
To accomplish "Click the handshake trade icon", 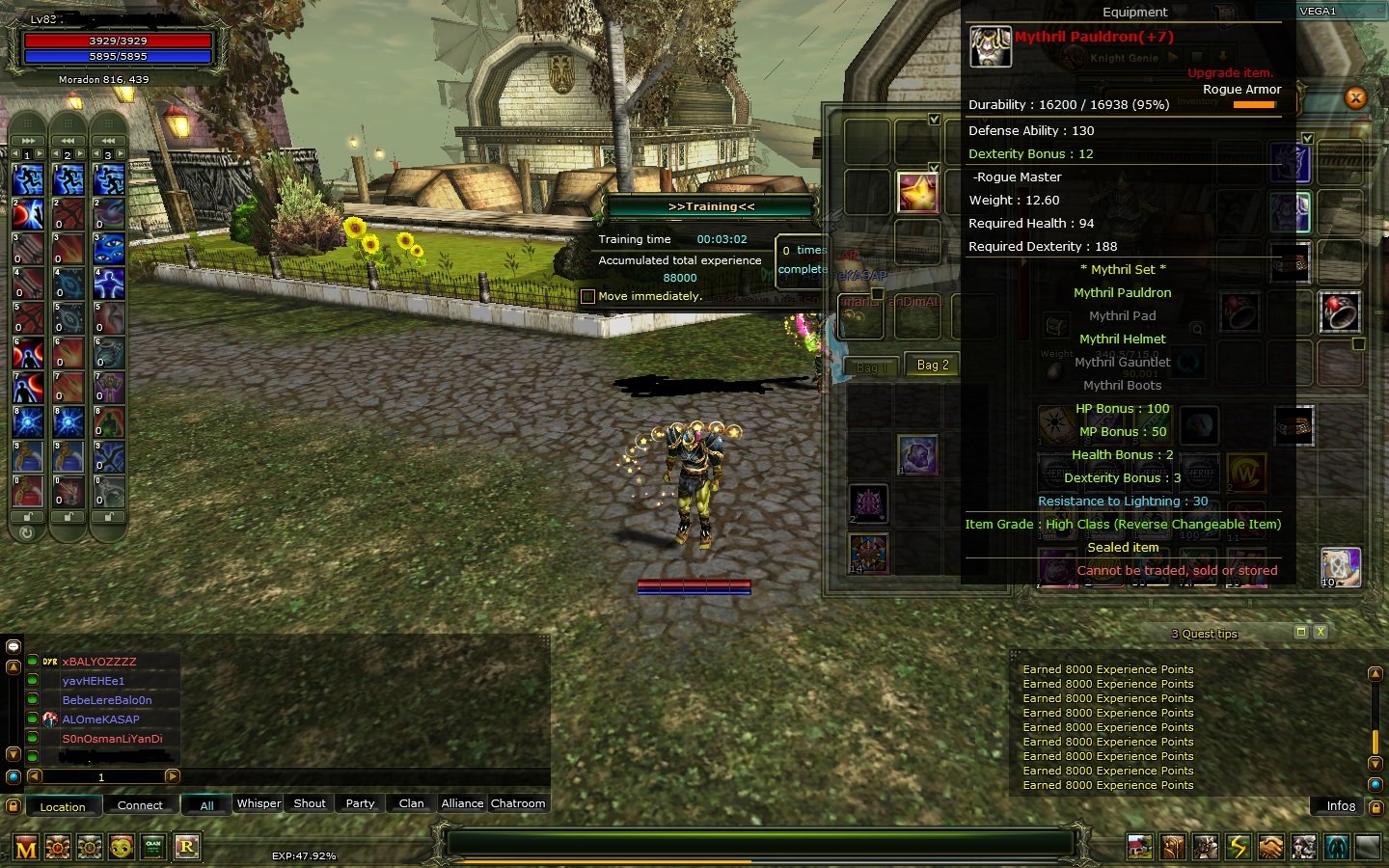I will click(x=1271, y=847).
